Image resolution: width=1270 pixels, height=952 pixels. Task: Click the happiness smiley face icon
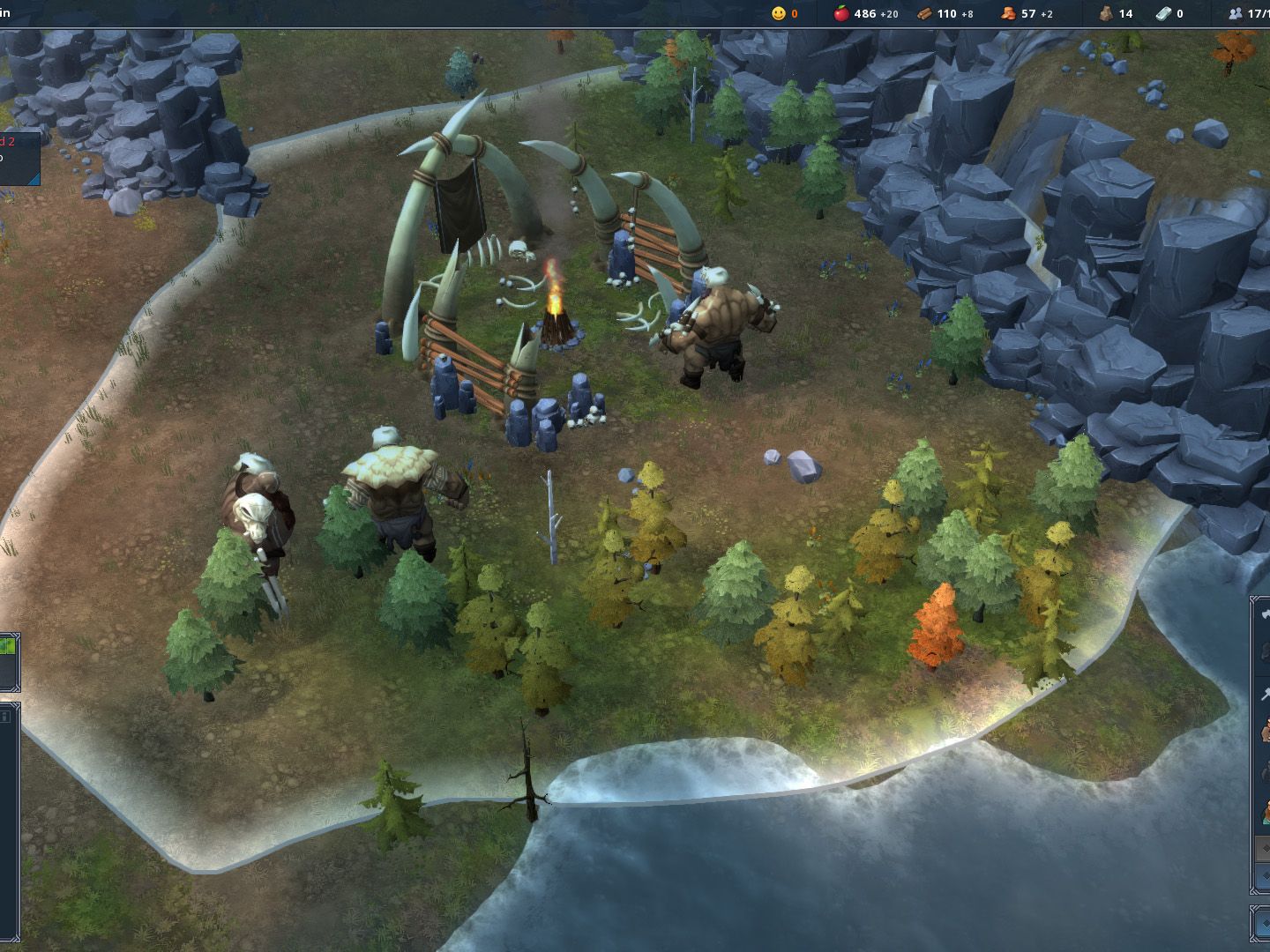point(778,13)
